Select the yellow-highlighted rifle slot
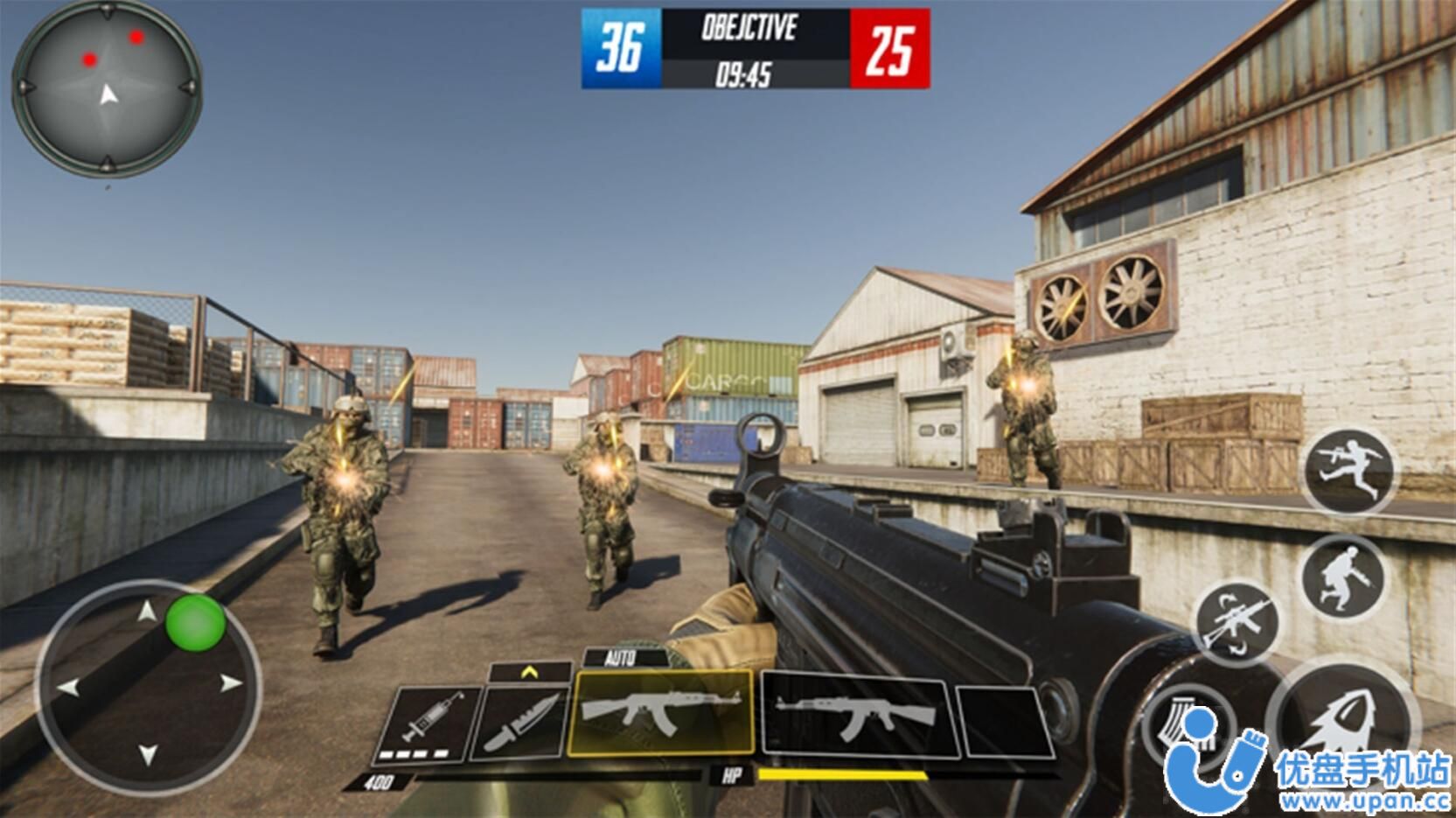Image resolution: width=1456 pixels, height=818 pixels. pyautogui.click(x=662, y=713)
